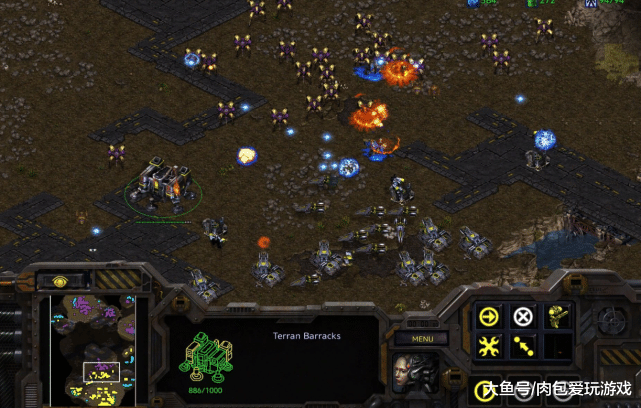Choose the Stop command X icon
Screen dimensions: 641x408
[523, 317]
